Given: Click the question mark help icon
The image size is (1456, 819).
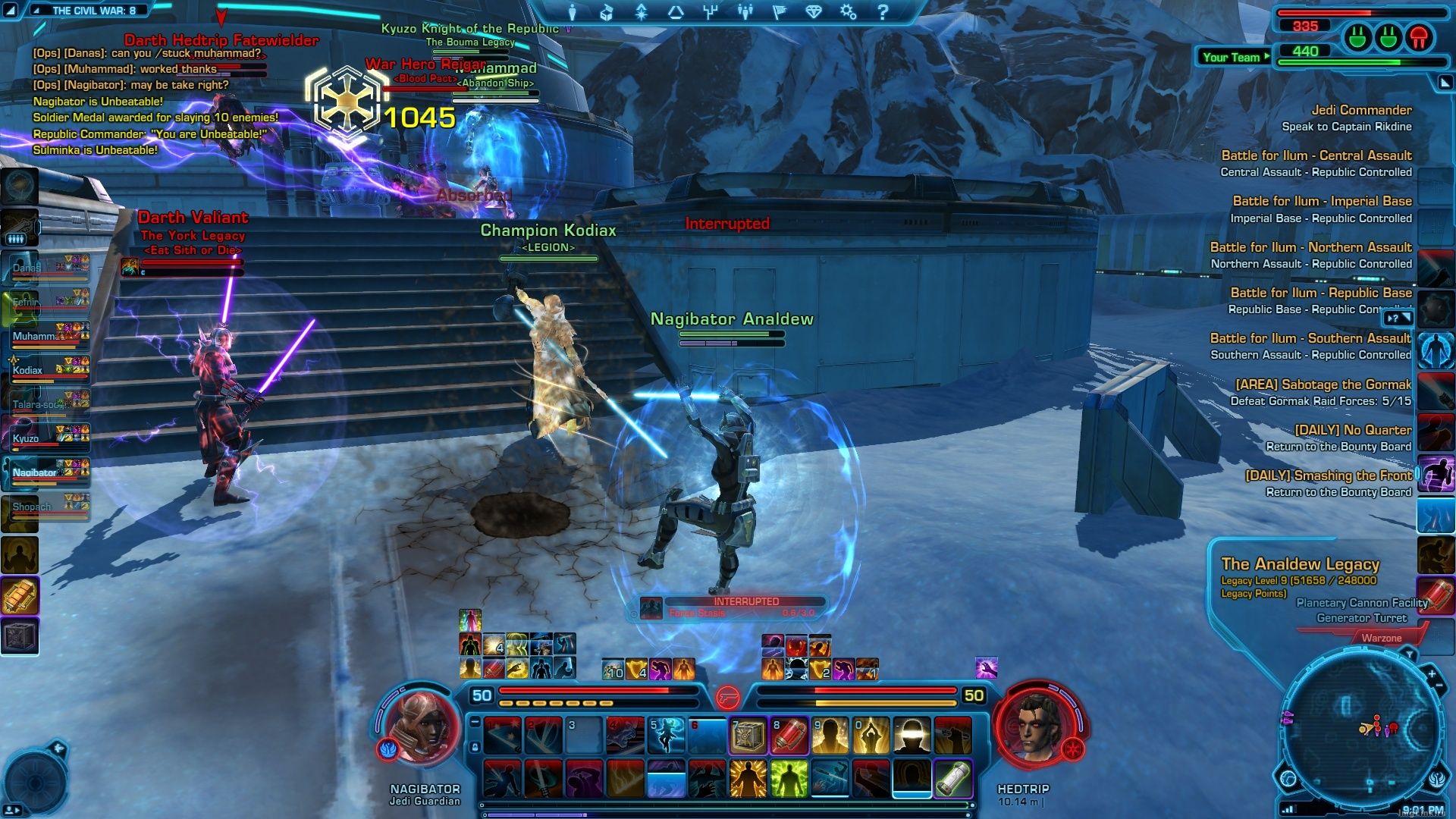Looking at the screenshot, I should pyautogui.click(x=883, y=12).
